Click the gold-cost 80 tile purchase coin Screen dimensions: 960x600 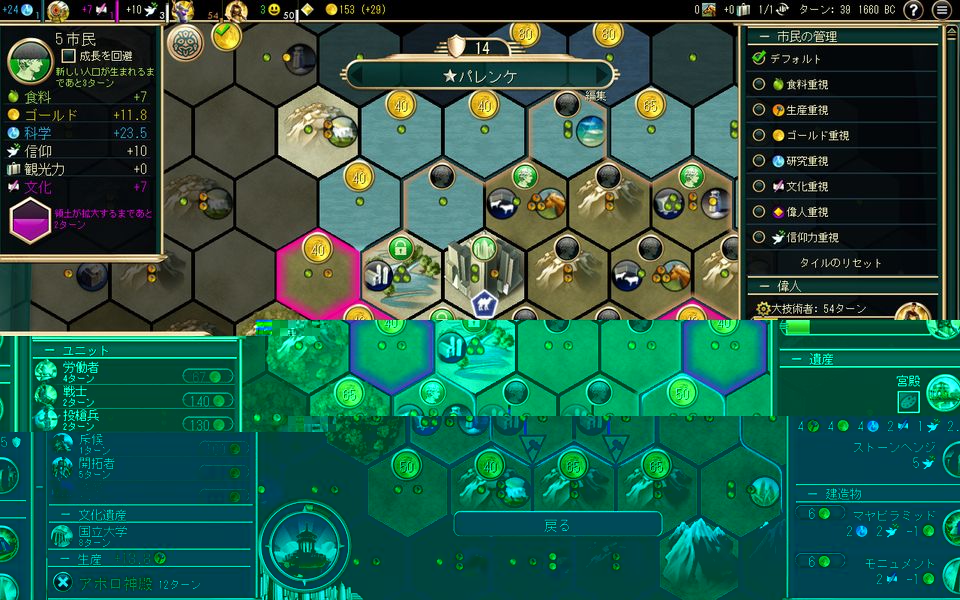tap(524, 31)
